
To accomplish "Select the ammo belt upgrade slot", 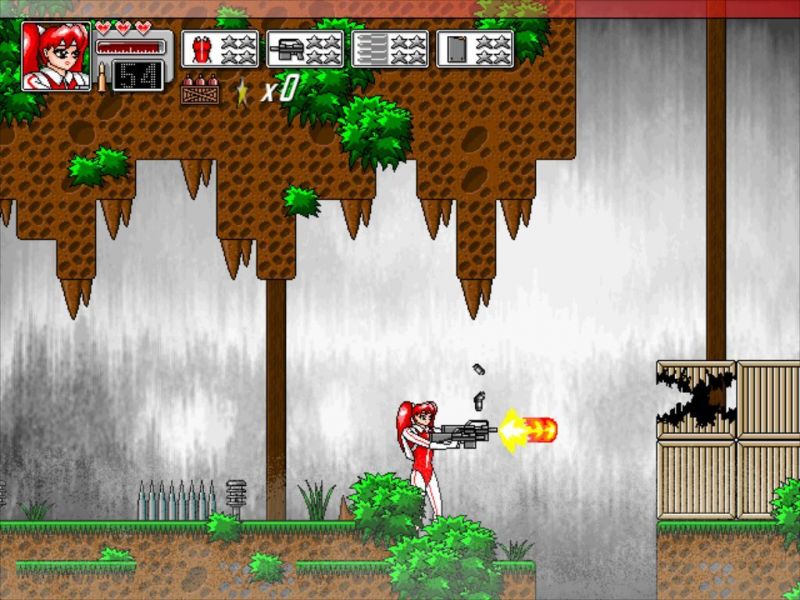I will click(x=390, y=49).
